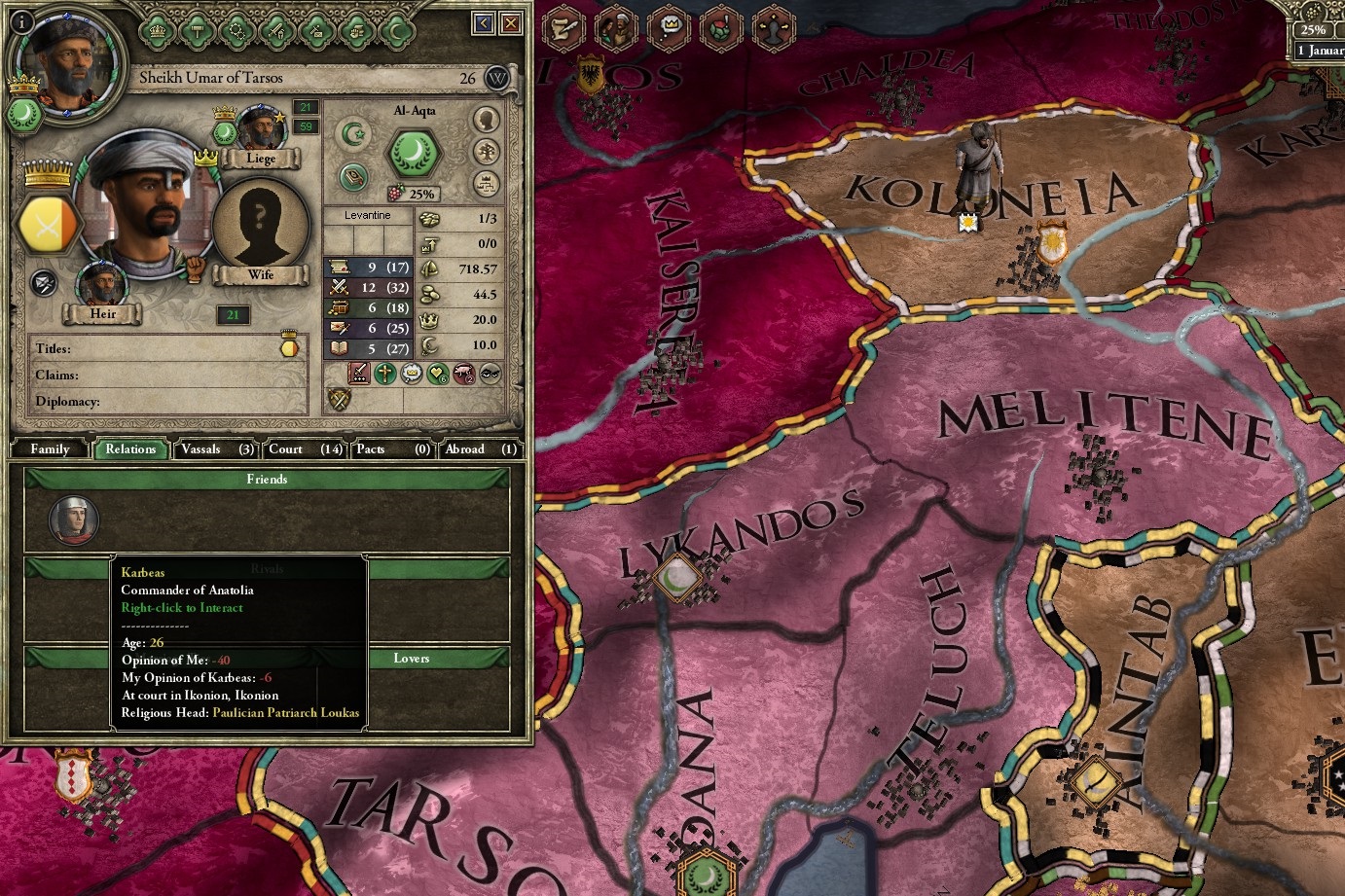Open the dynasty tree button
This screenshot has height=896, width=1345.
pos(486,152)
